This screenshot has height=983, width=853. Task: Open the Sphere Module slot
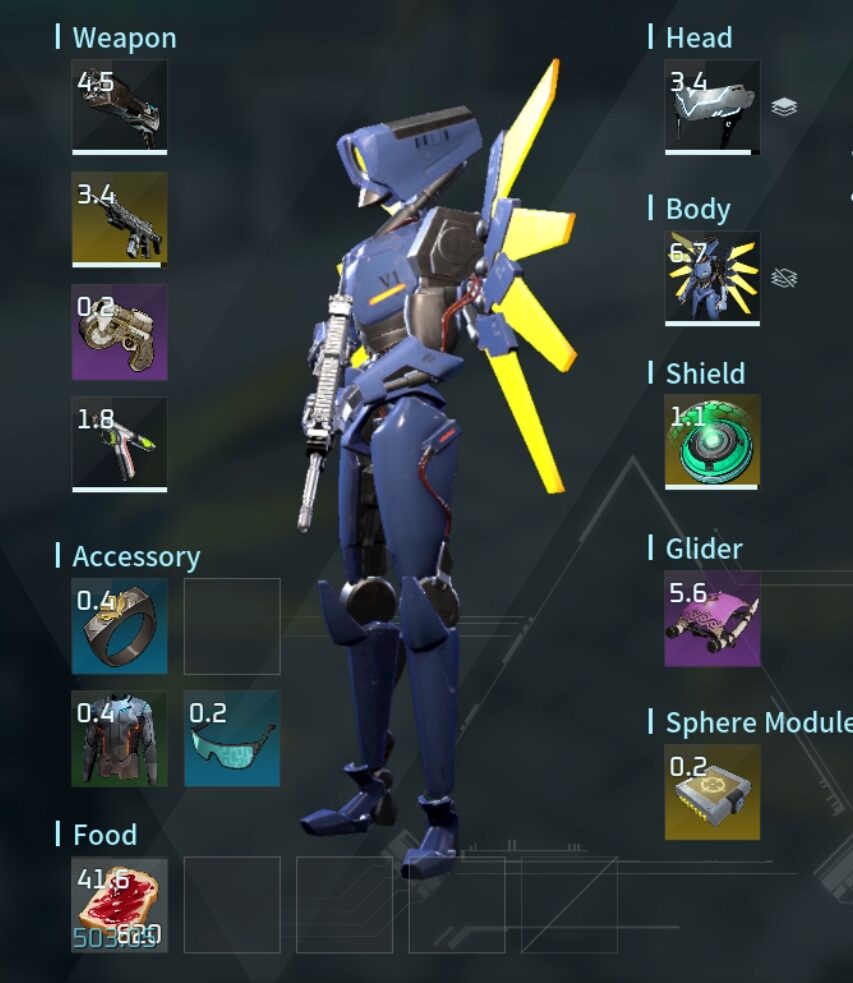pyautogui.click(x=712, y=792)
